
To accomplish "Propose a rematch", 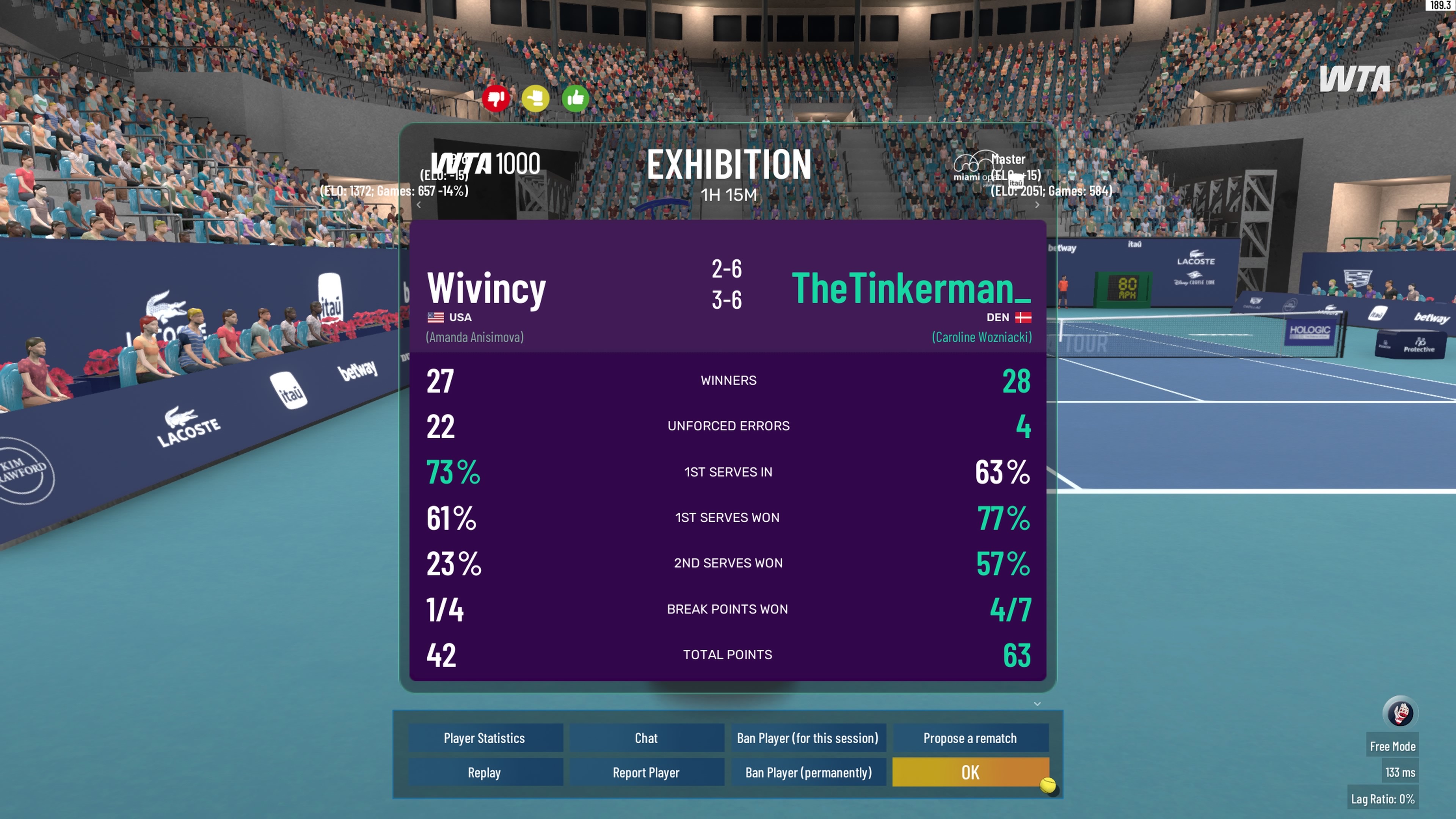I will tap(970, 737).
